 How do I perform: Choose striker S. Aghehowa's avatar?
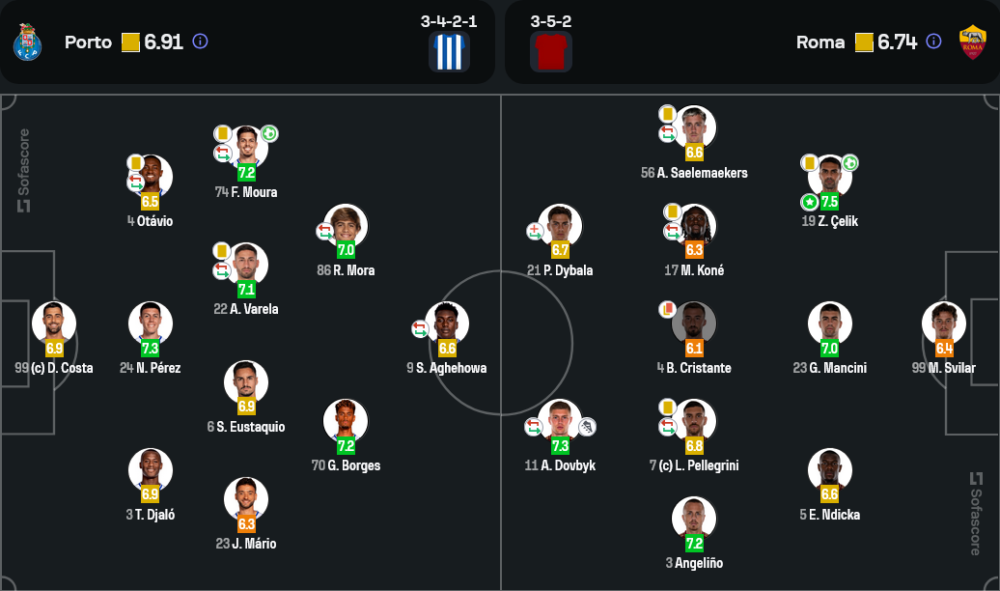tap(447, 324)
